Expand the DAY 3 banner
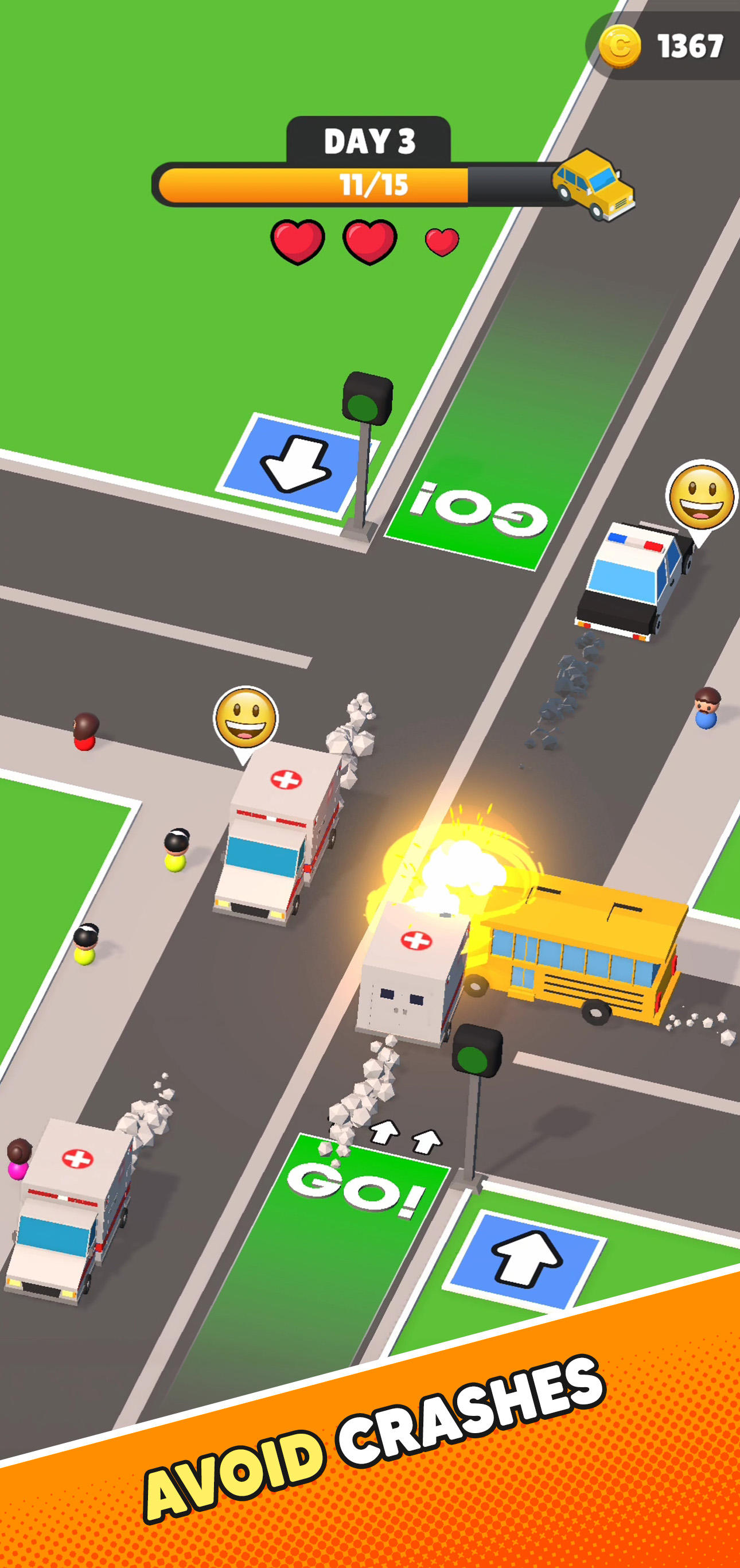Image resolution: width=740 pixels, height=1568 pixels. (370, 140)
